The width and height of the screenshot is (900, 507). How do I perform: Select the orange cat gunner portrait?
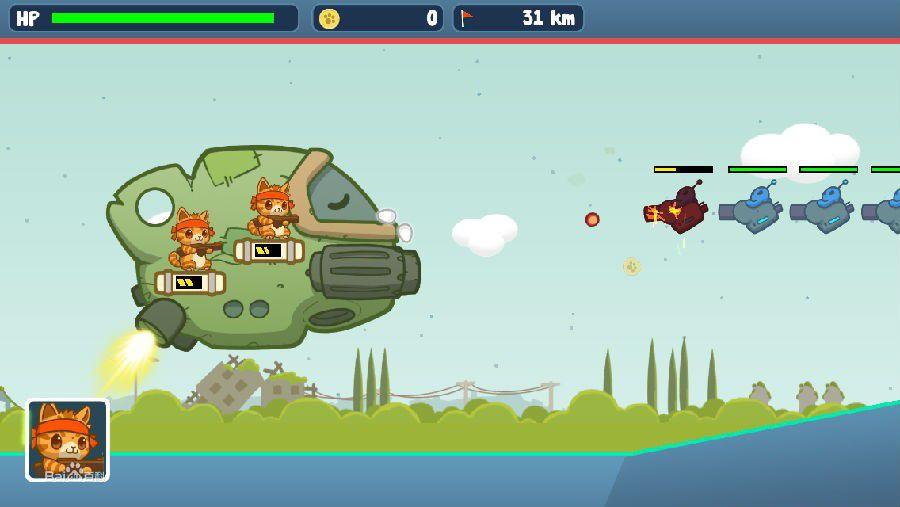(67, 440)
